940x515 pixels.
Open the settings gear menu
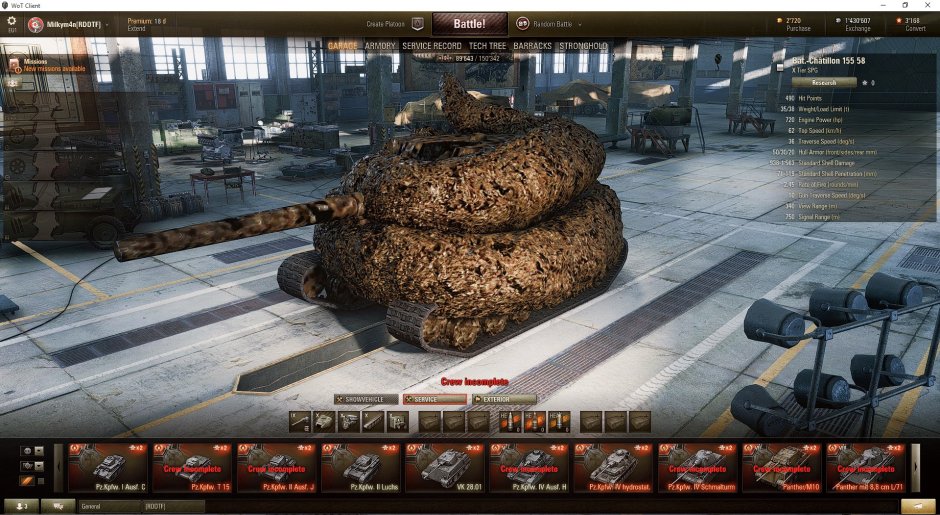(x=12, y=22)
